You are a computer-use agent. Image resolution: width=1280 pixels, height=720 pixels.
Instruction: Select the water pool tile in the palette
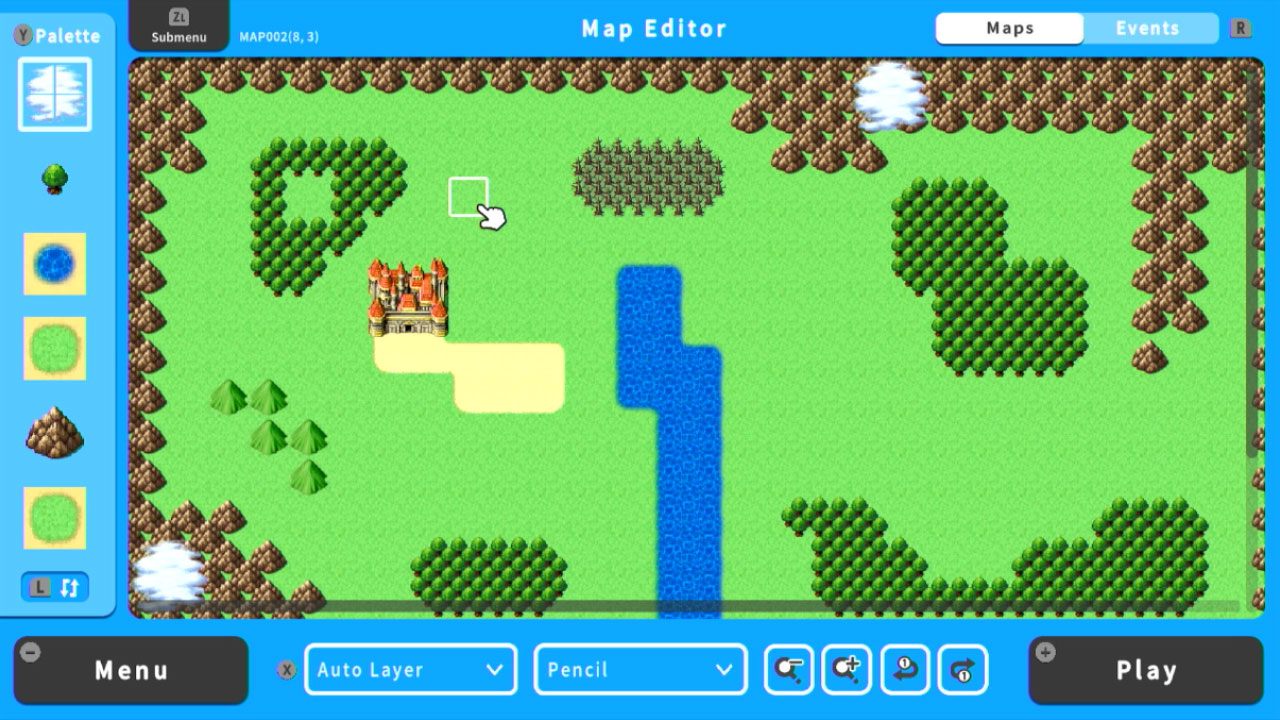[55, 264]
